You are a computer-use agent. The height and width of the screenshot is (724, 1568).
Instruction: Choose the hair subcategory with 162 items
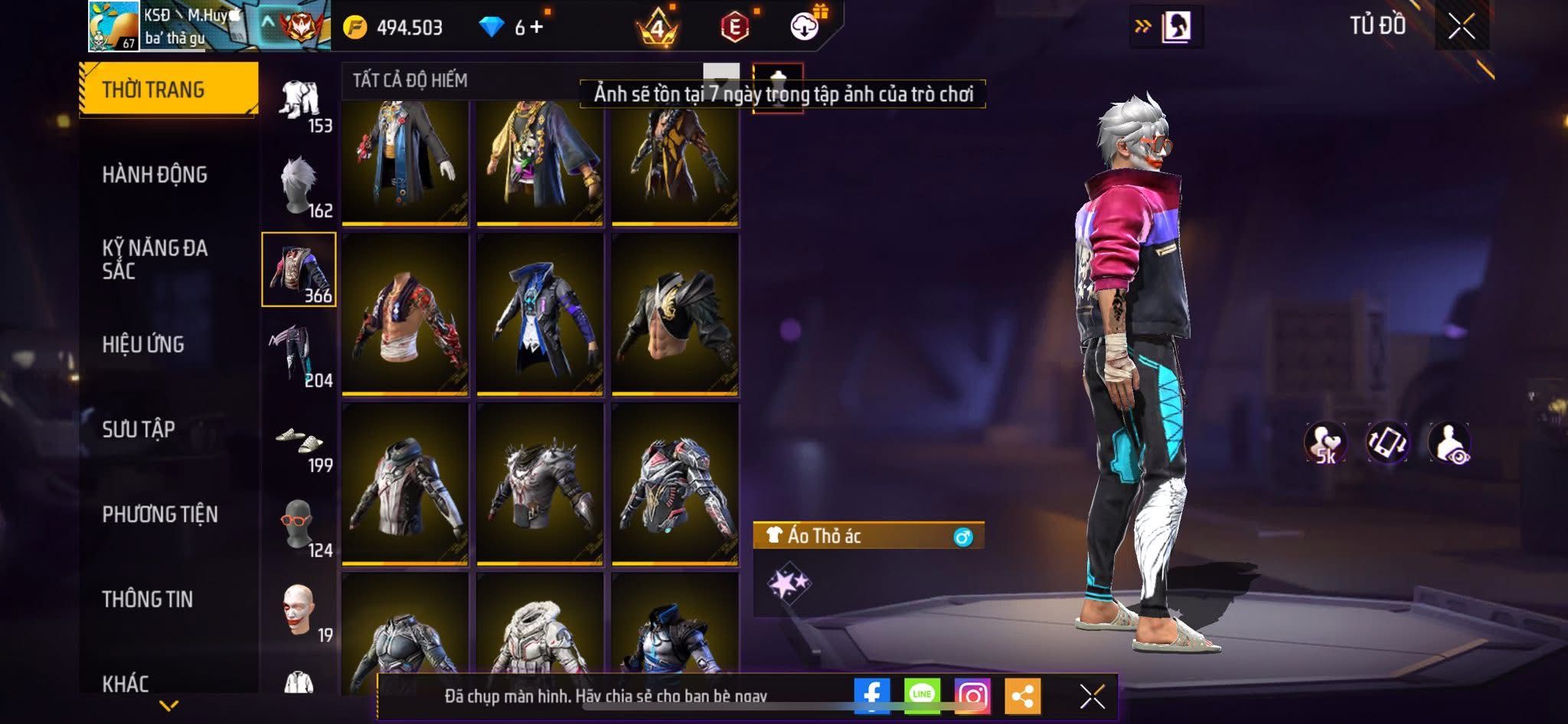pos(299,186)
